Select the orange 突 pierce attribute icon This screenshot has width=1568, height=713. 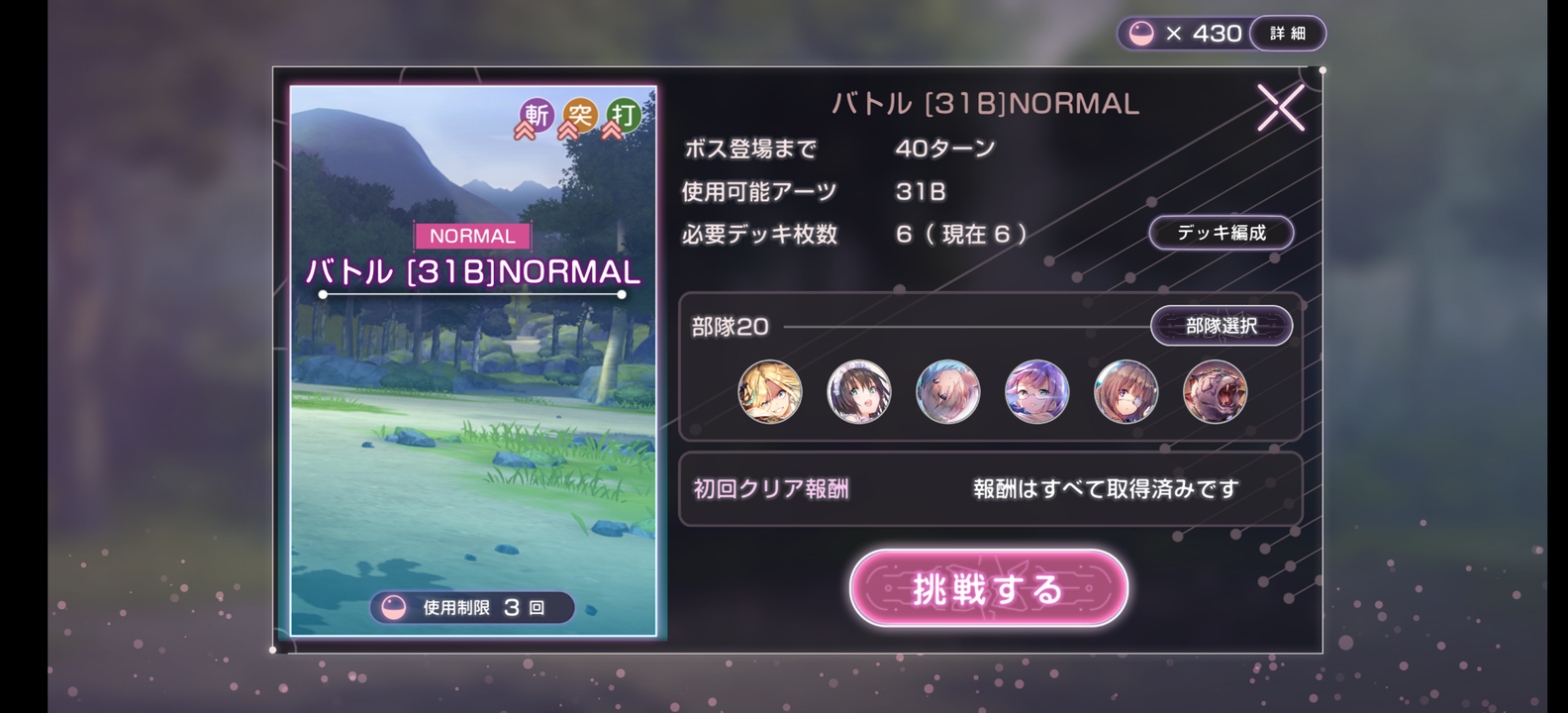(x=579, y=117)
